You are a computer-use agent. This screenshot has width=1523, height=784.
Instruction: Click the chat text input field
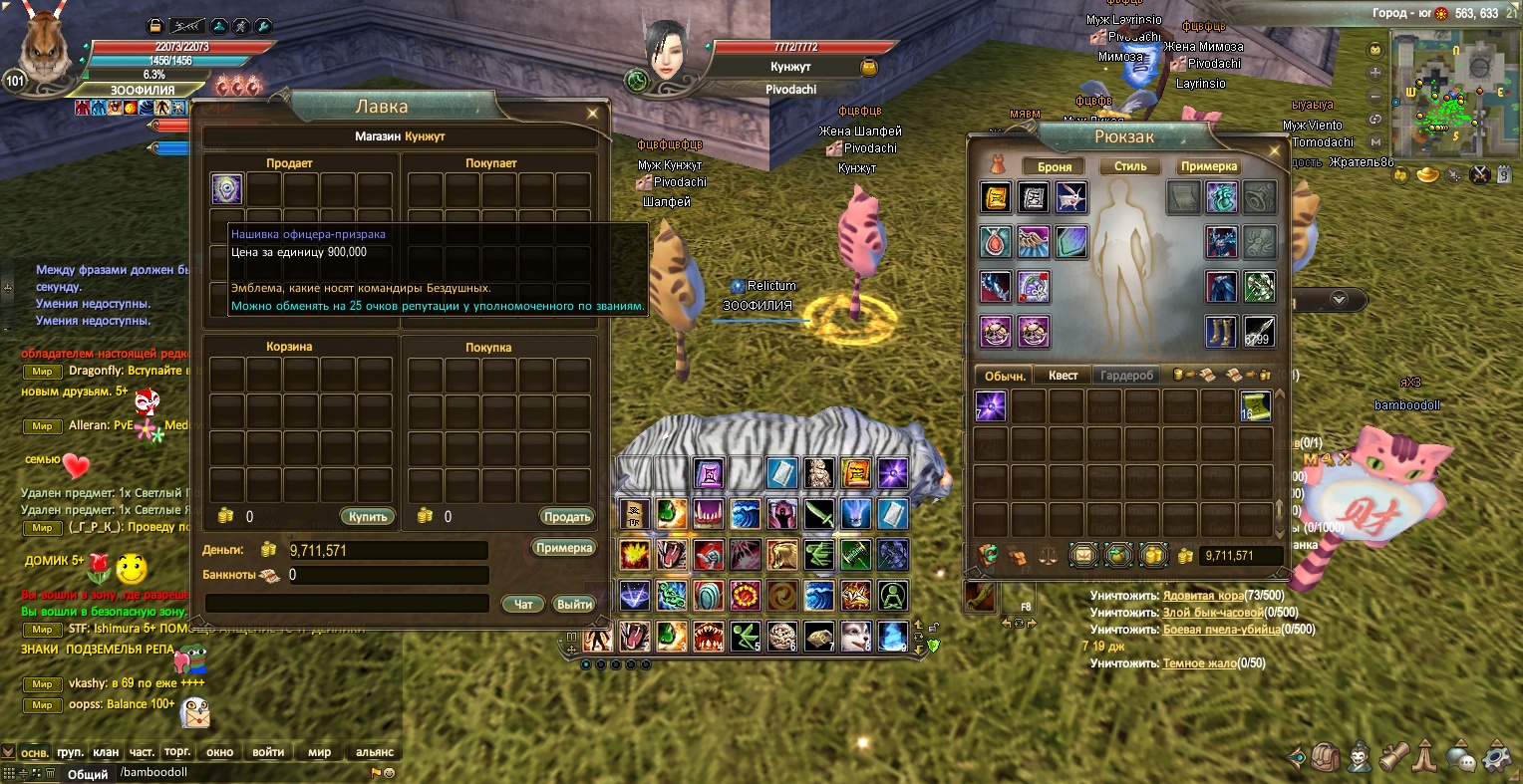[239, 772]
